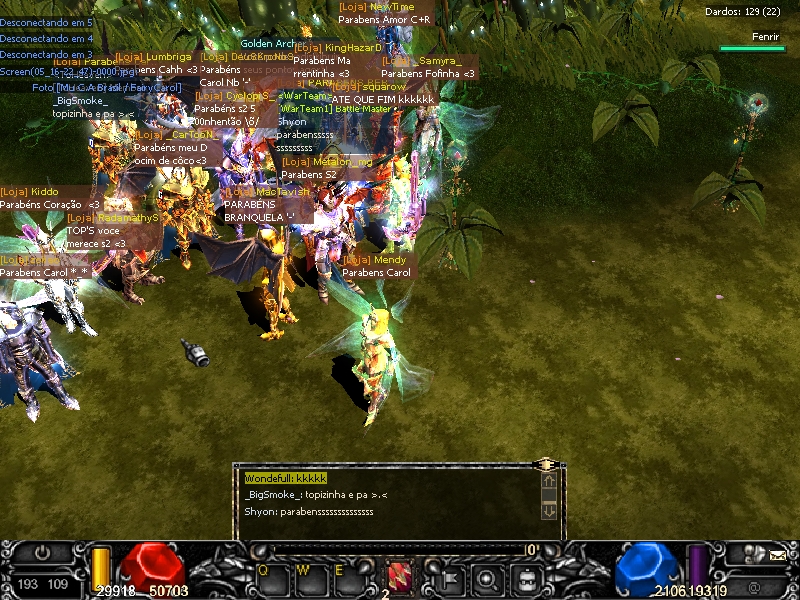Open the mail envelope icon
The width and height of the screenshot is (800, 600).
(777, 556)
